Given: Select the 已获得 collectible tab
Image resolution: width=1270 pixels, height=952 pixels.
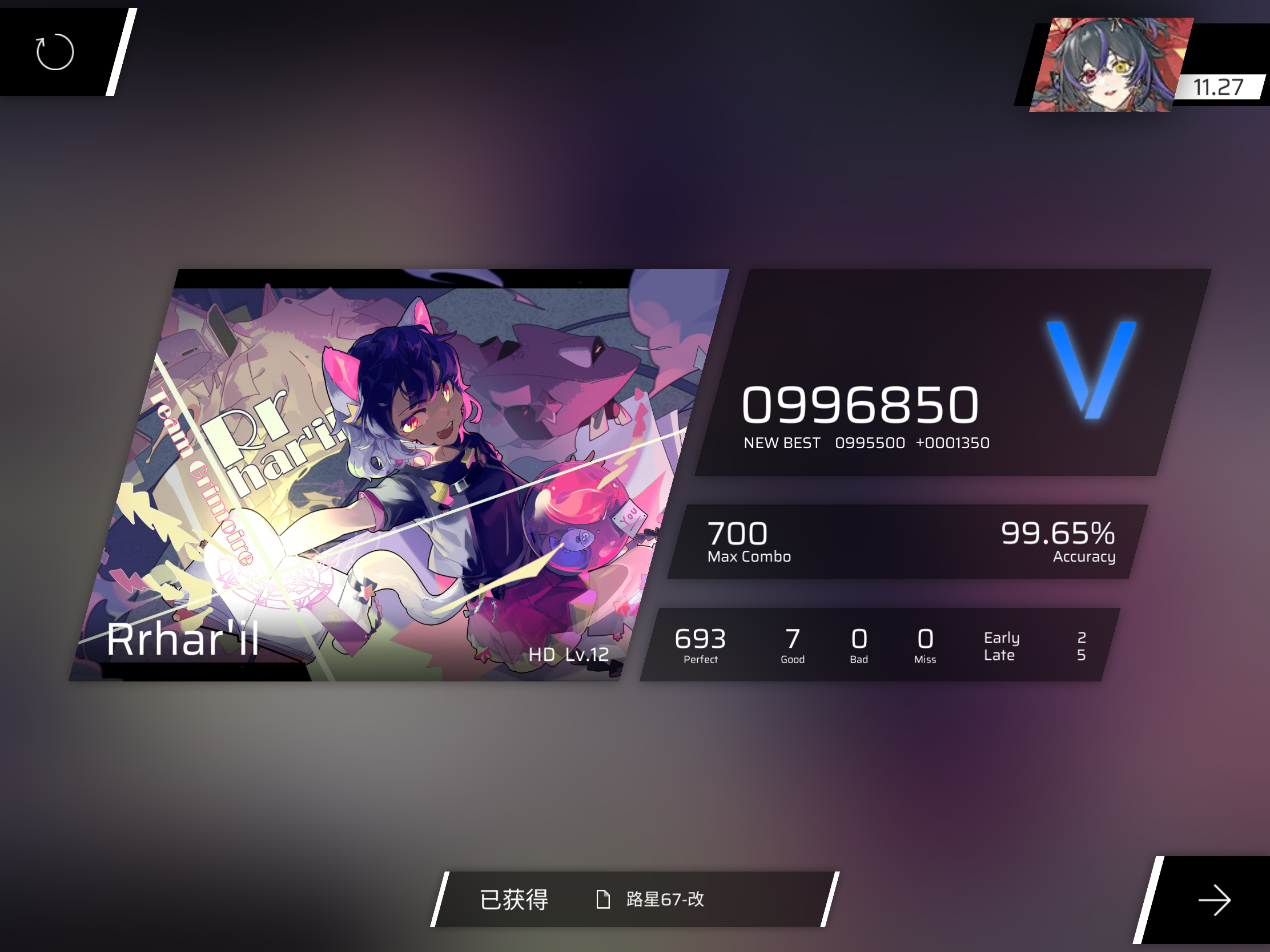Looking at the screenshot, I should coord(514,899).
